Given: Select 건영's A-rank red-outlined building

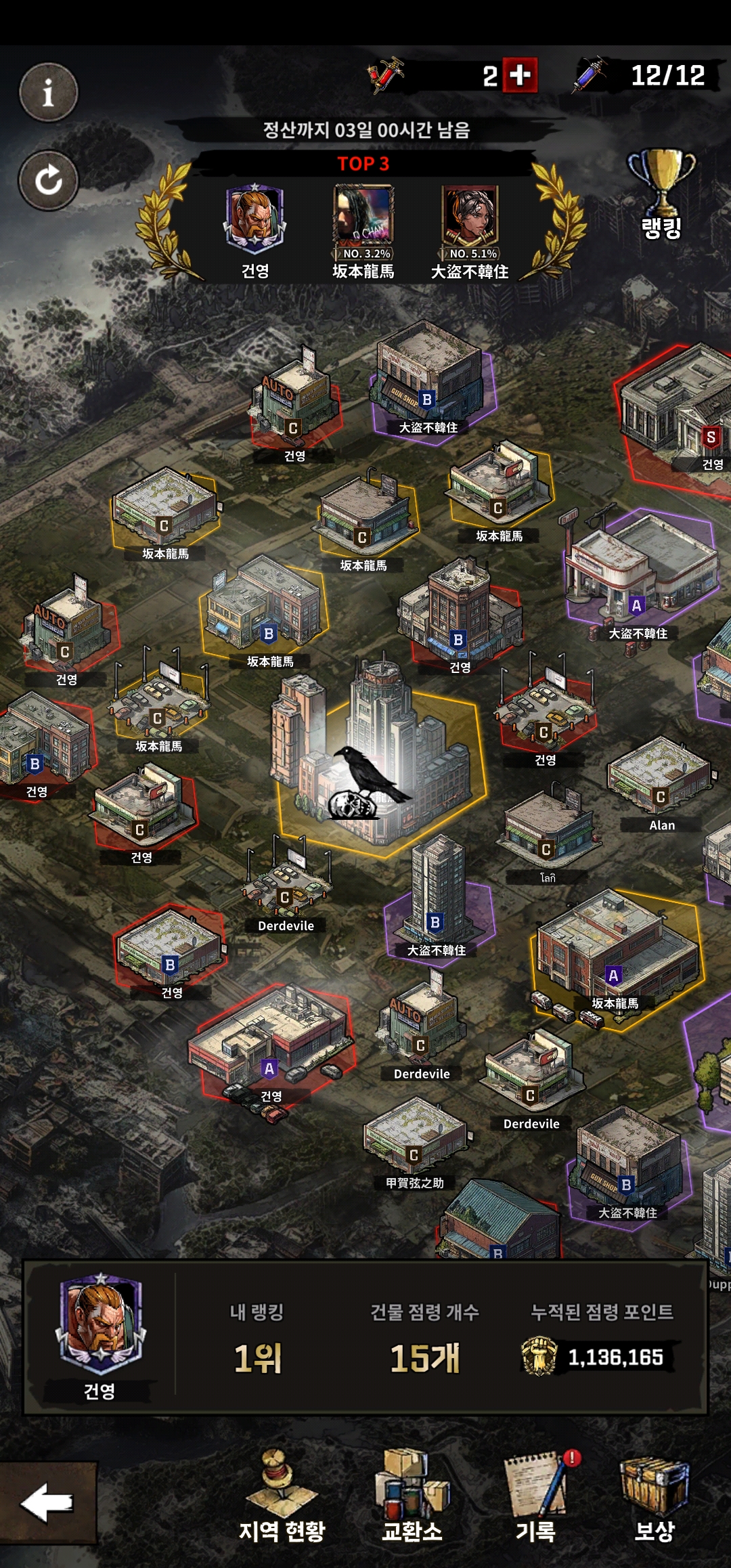Looking at the screenshot, I should 271,1043.
